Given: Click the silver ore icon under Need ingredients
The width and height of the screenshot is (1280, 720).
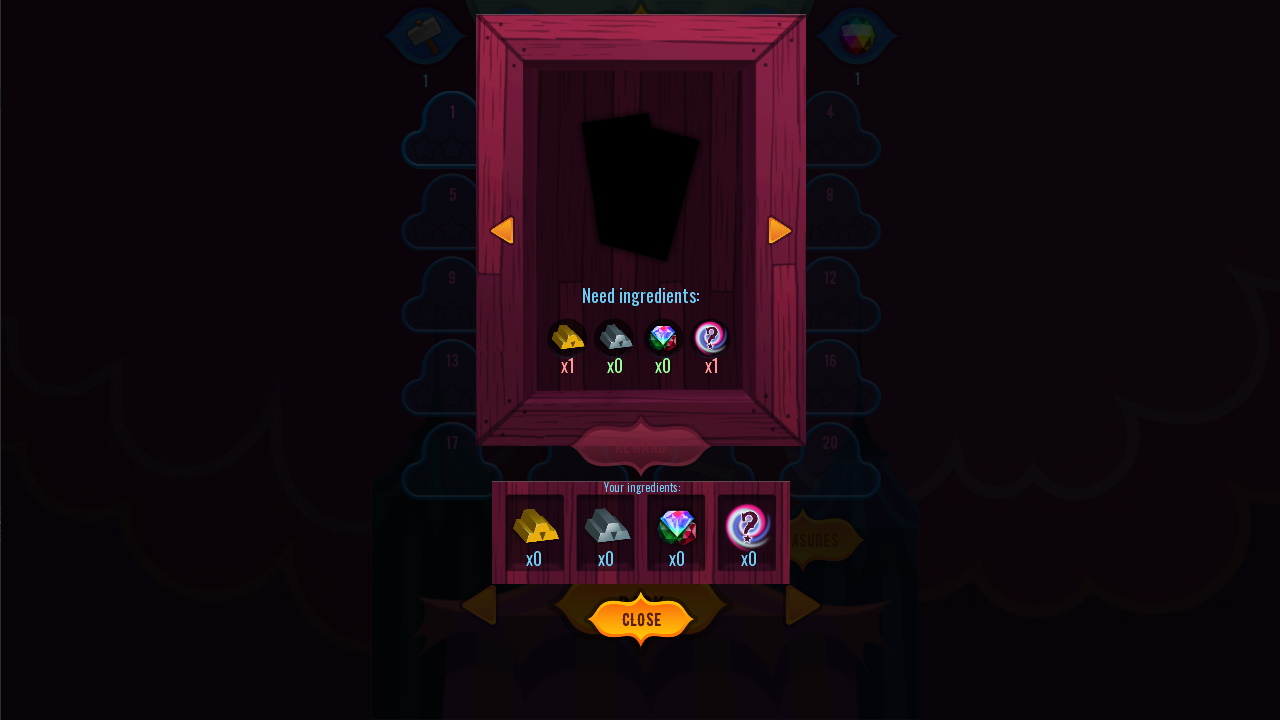Looking at the screenshot, I should click(614, 338).
